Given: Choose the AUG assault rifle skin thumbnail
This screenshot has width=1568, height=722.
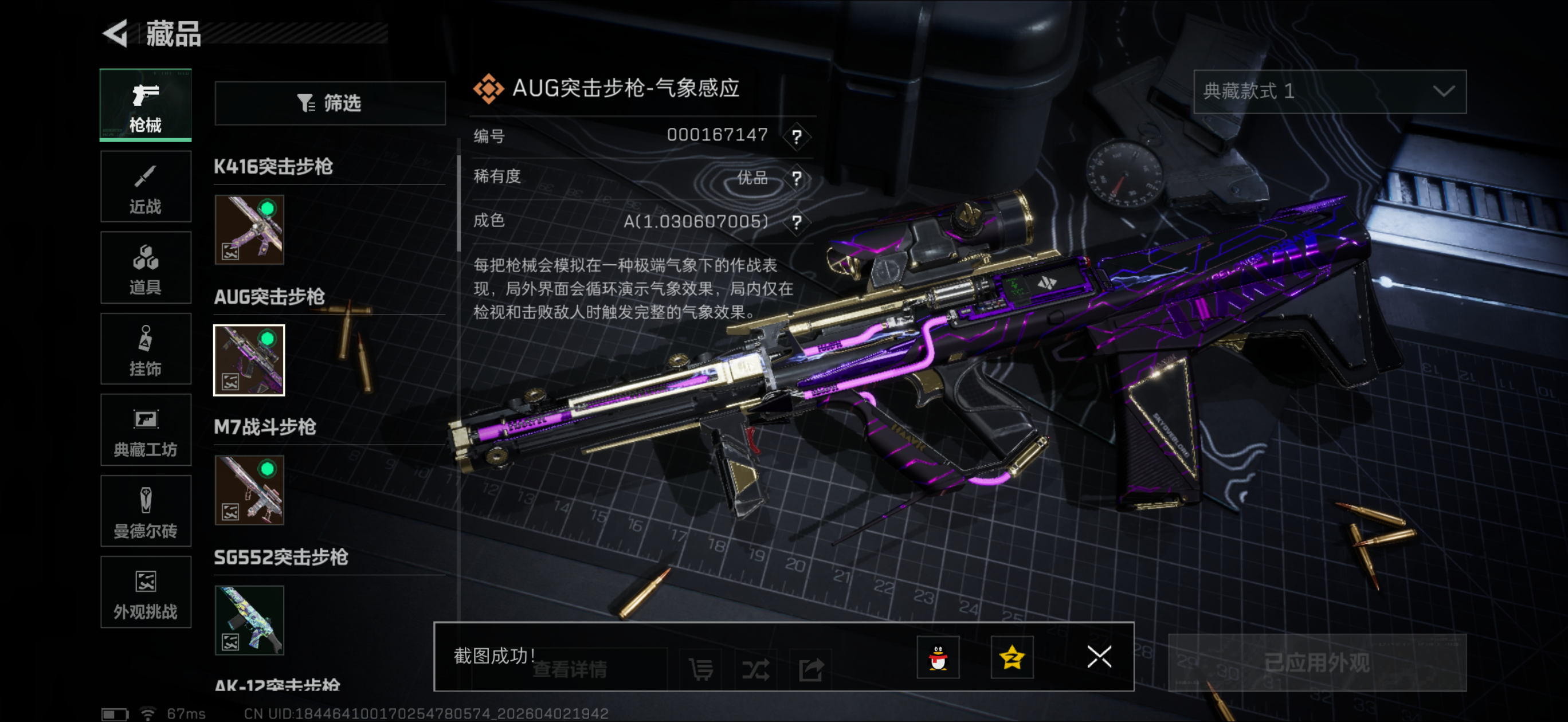Looking at the screenshot, I should [249, 360].
